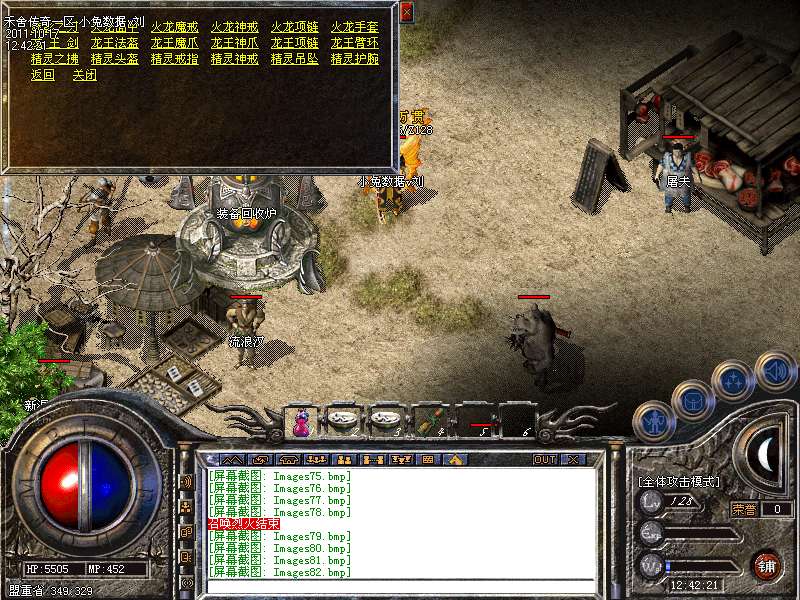
Task: Click the 关闭 text link
Action: [84, 75]
